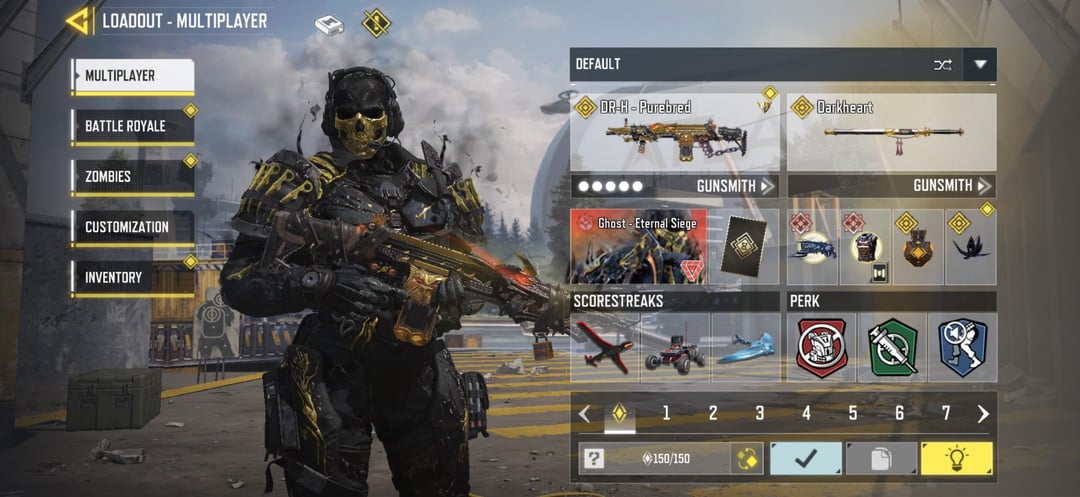Click the shuffle loadout icon
This screenshot has height=497, width=1080.
pos(942,64)
